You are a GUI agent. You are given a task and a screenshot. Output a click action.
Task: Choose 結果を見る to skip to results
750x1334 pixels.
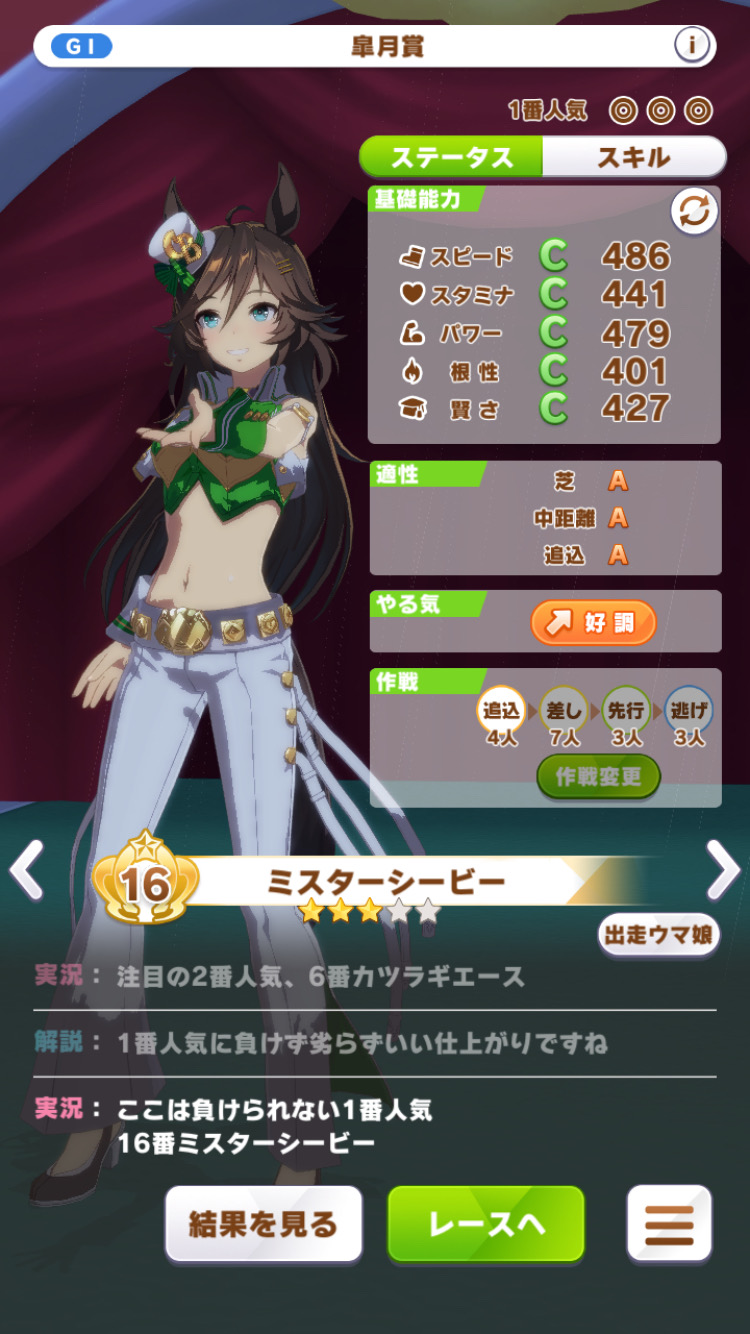point(263,1224)
